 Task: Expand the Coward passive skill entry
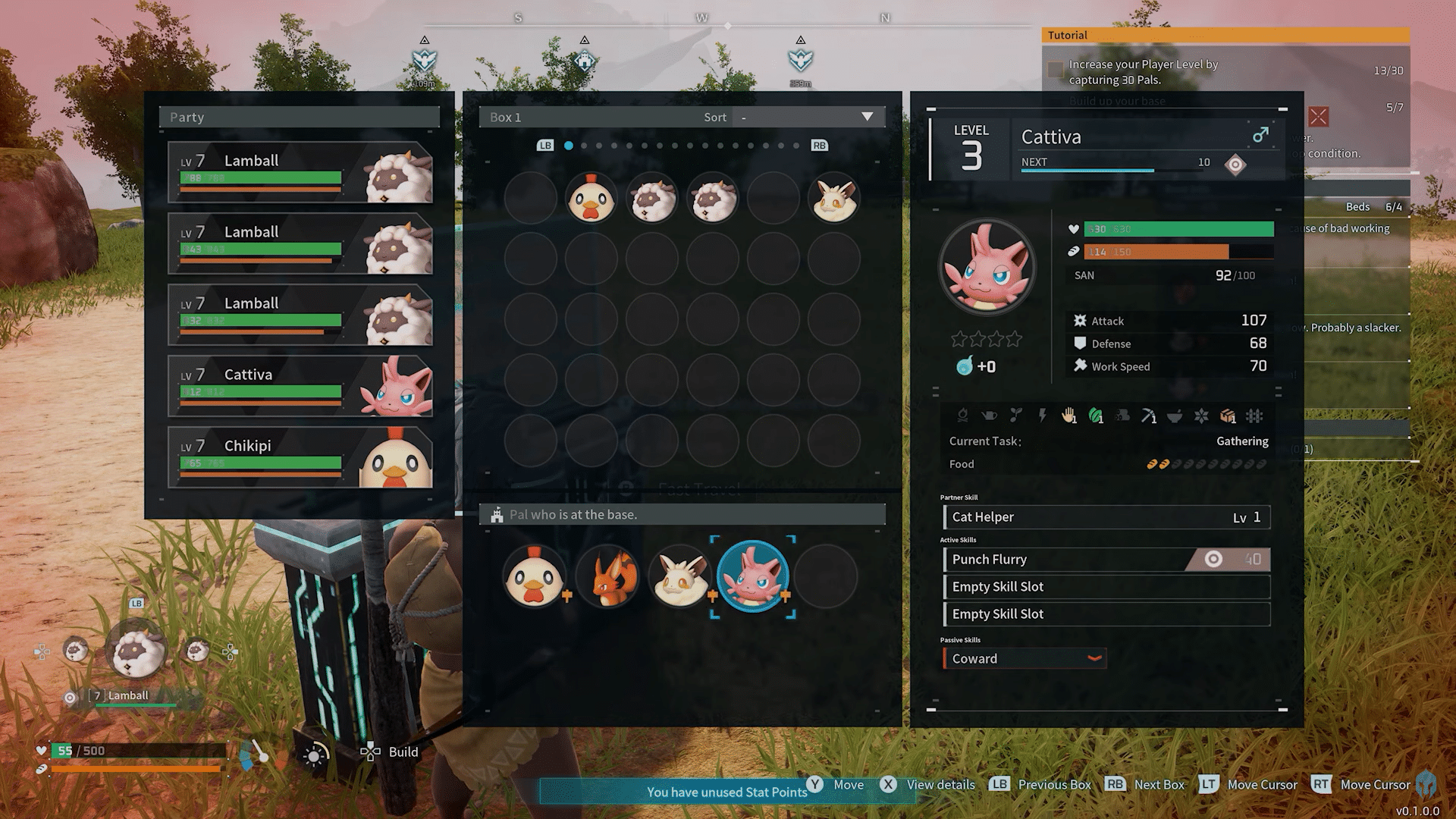coord(1095,658)
